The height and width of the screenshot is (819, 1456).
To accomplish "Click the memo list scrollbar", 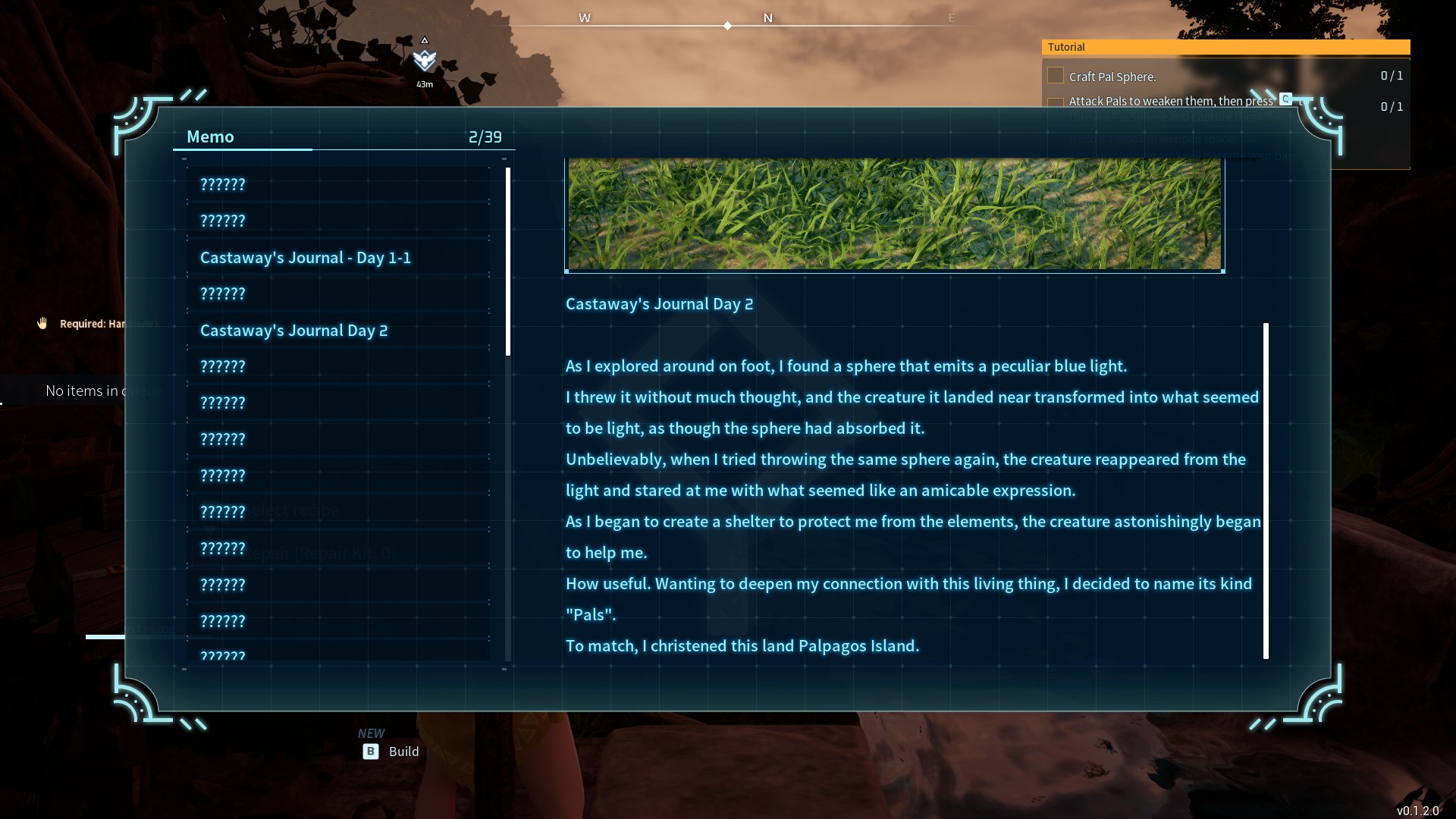I will point(507,262).
